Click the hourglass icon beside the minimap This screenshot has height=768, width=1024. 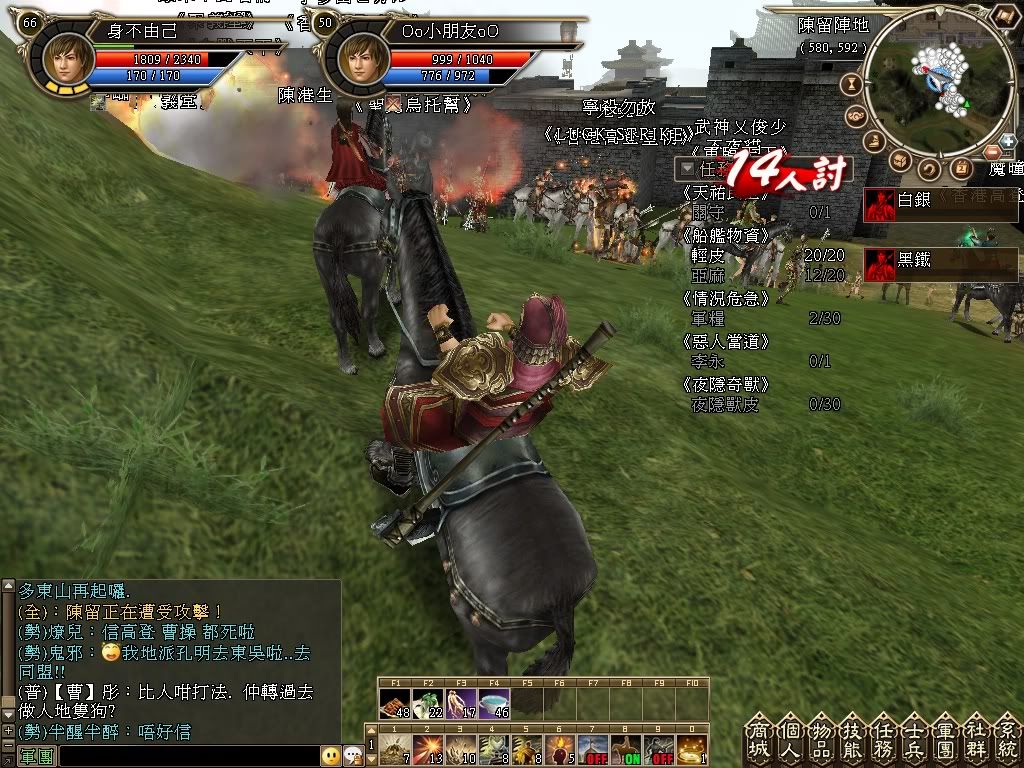click(854, 84)
